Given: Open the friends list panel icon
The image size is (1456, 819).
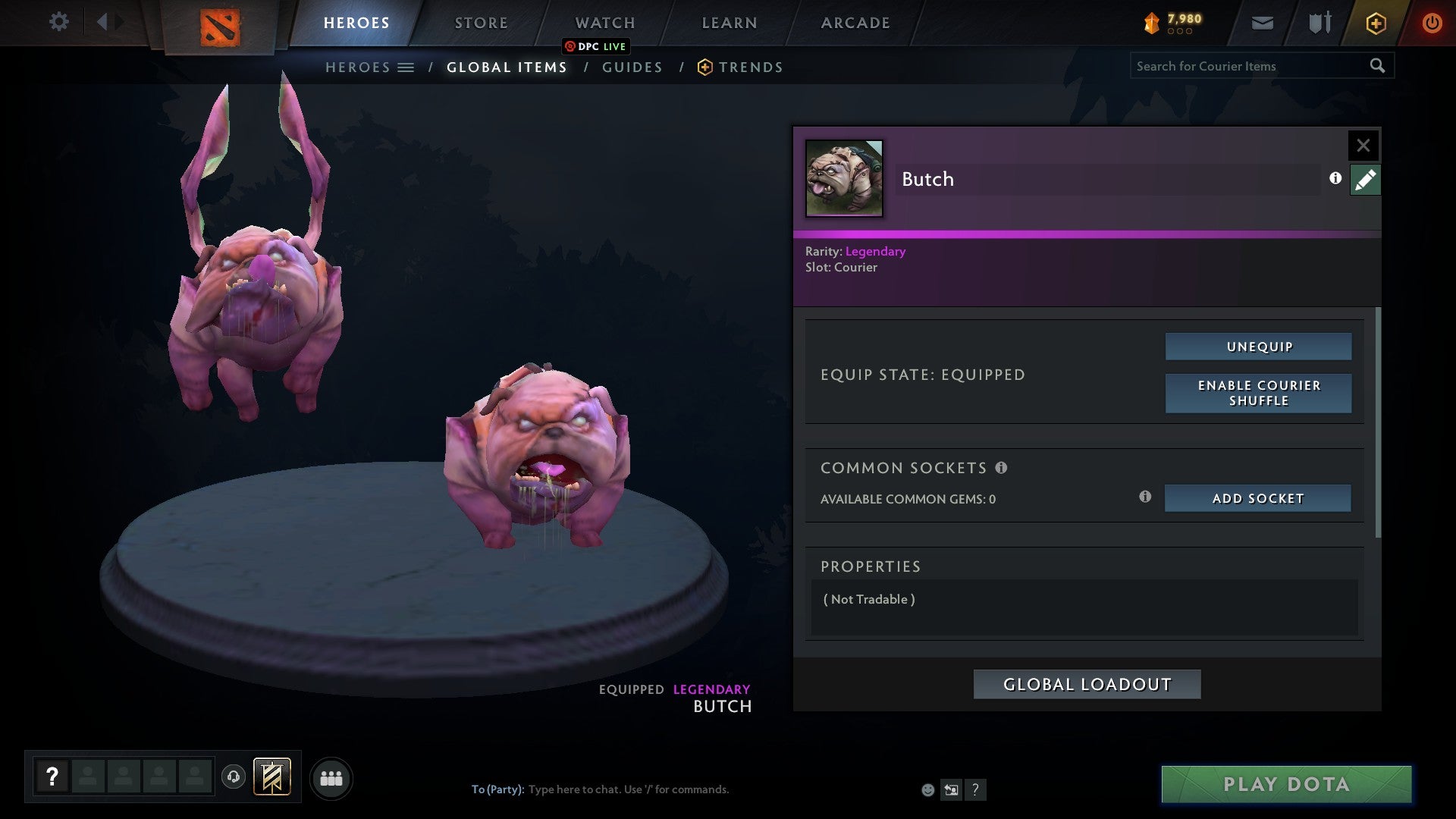Looking at the screenshot, I should pos(331,777).
